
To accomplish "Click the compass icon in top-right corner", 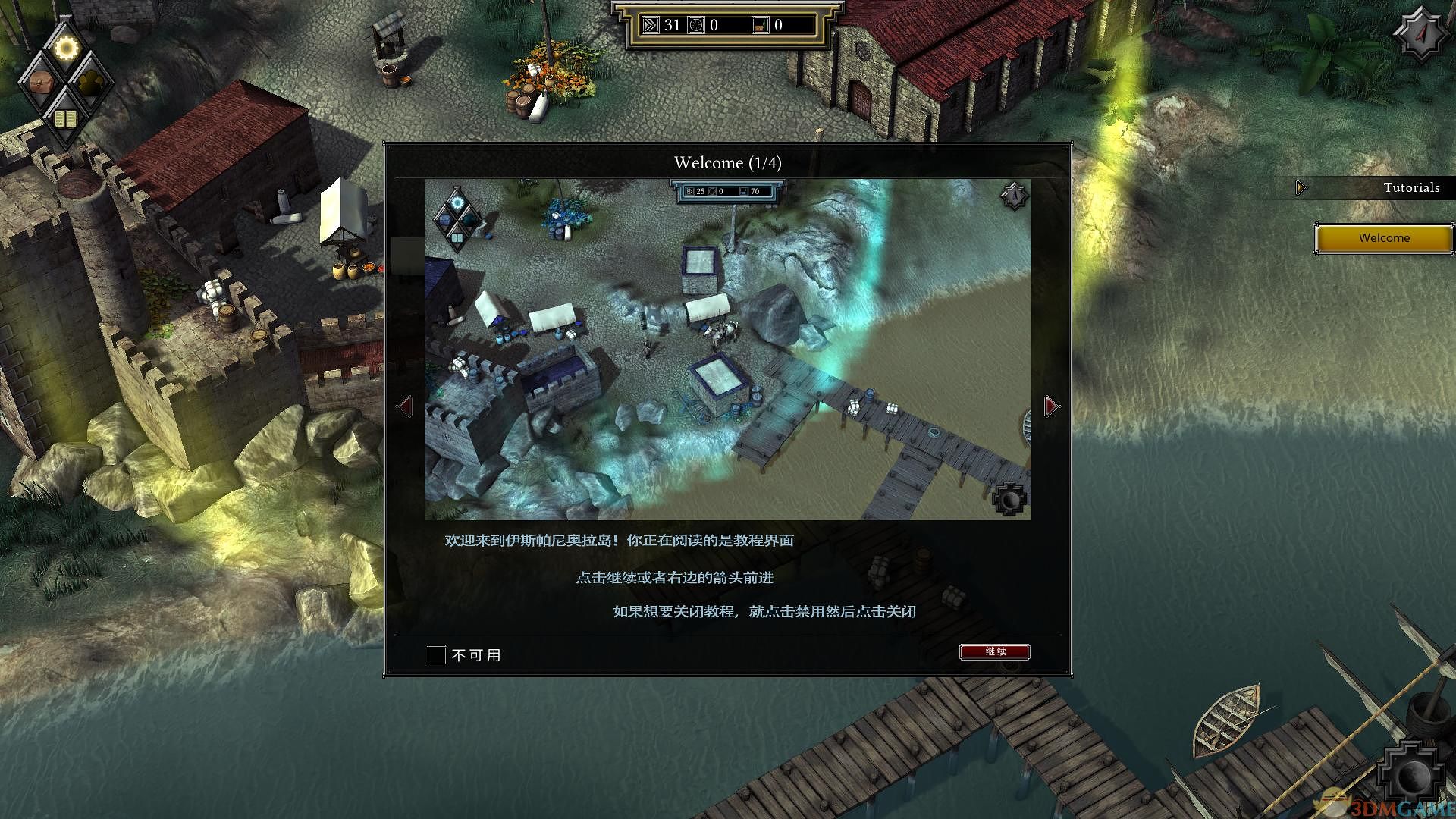I will pyautogui.click(x=1421, y=32).
